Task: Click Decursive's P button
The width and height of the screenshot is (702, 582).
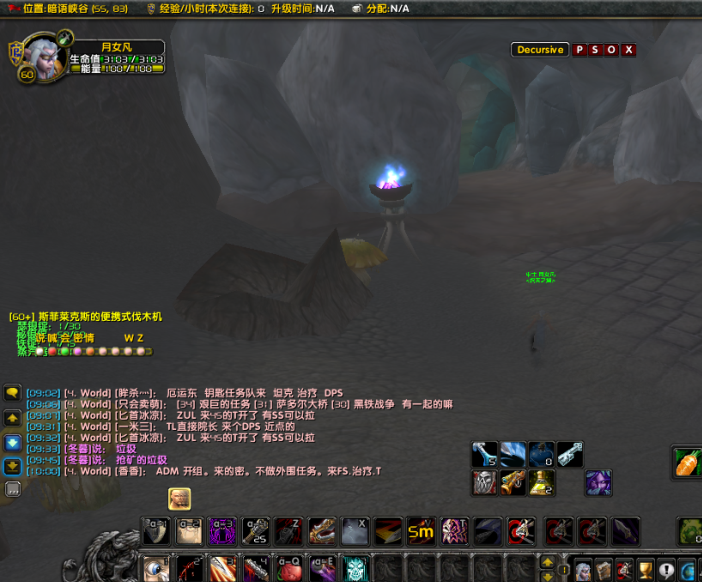Action: (580, 50)
